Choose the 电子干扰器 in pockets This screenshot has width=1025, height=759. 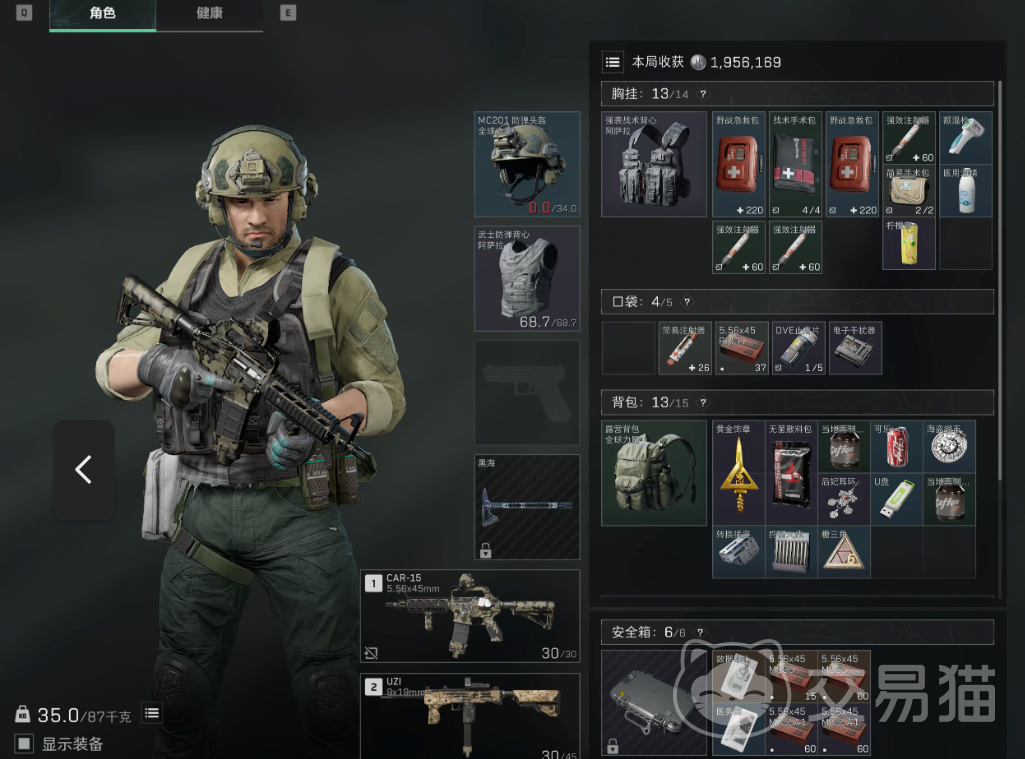point(855,348)
